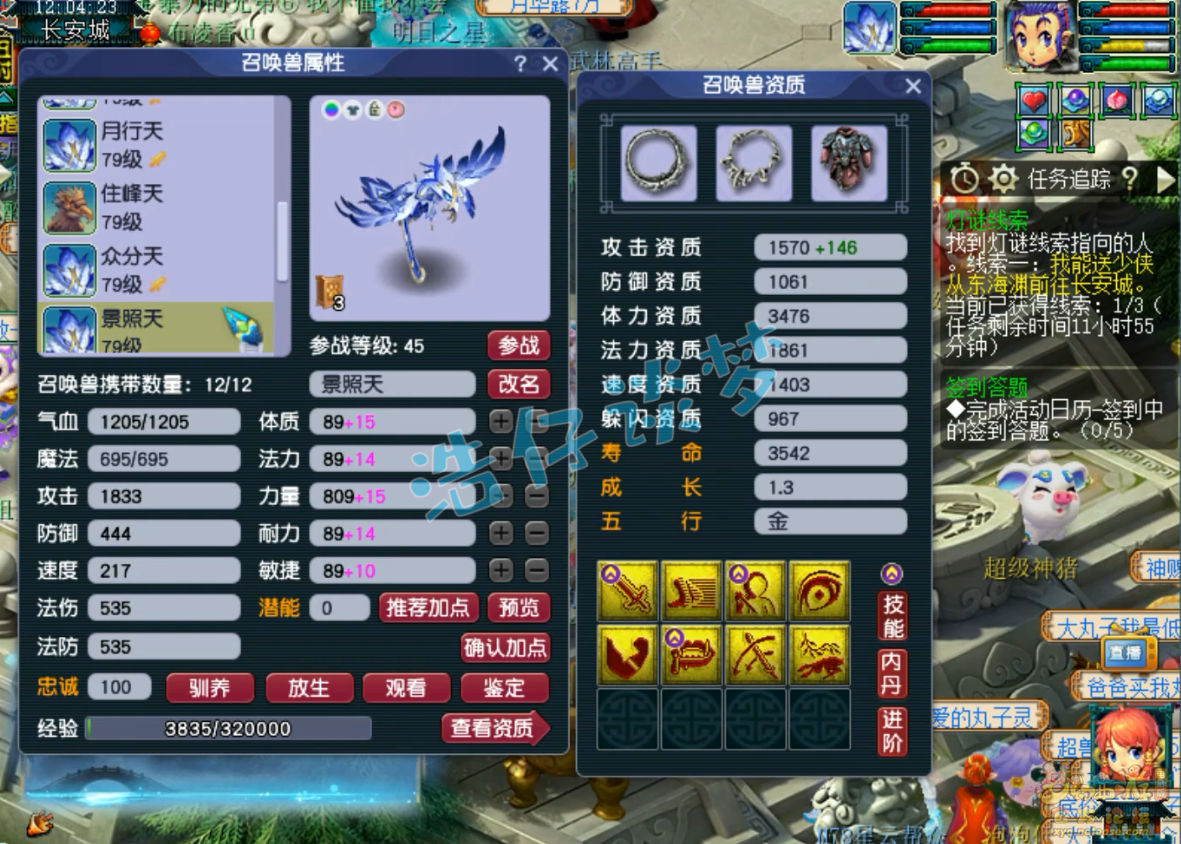1181x844 pixels.
Task: Rename the pet with 改名
Action: [x=519, y=384]
